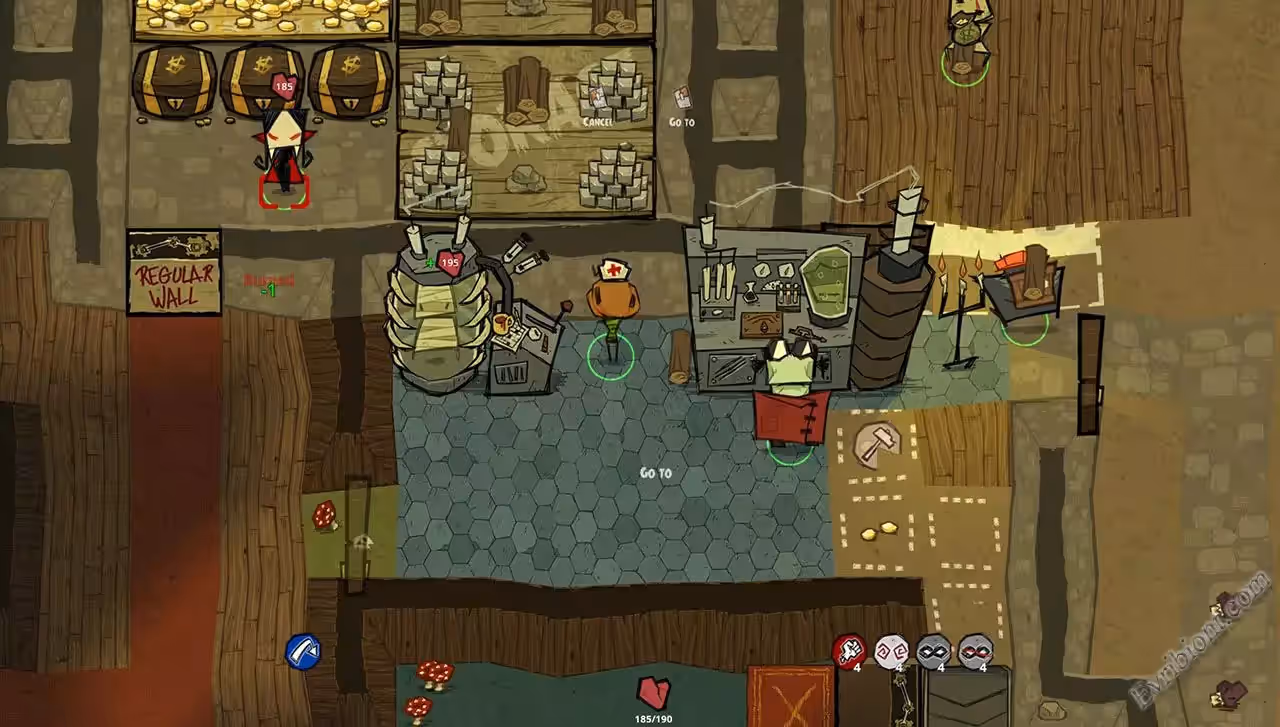The width and height of the screenshot is (1280, 727).
Task: Use the plain grey mask ability
Action: pos(933,650)
